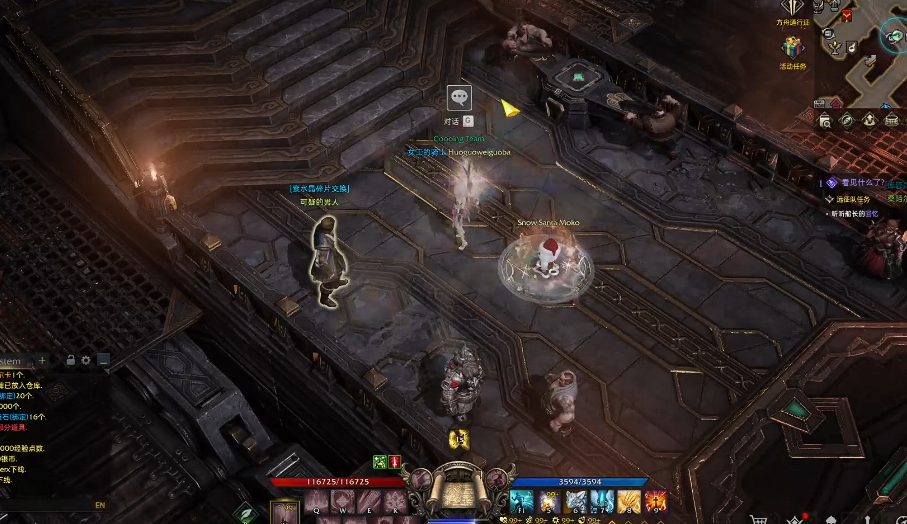
Task: Click the magnifier search icon below minimap
Action: tap(825, 120)
